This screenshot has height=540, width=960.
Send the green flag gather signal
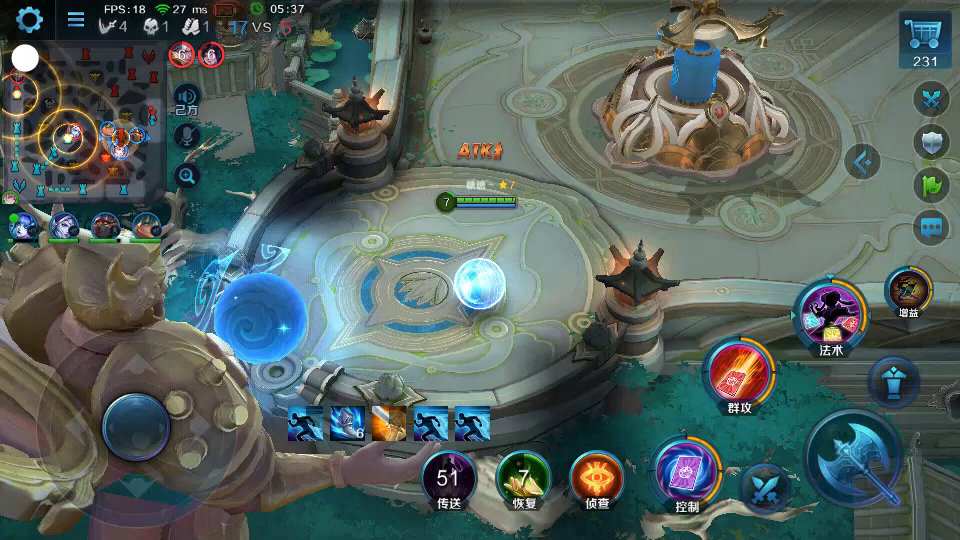932,185
